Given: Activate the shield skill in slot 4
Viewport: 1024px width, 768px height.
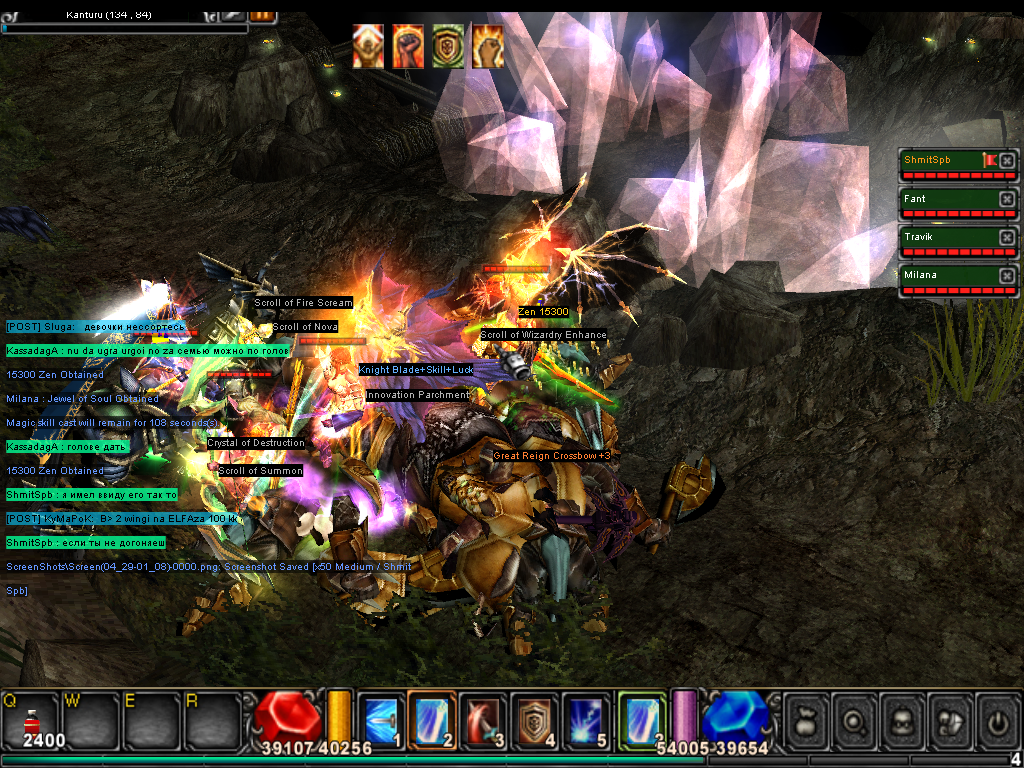Looking at the screenshot, I should click(x=536, y=719).
